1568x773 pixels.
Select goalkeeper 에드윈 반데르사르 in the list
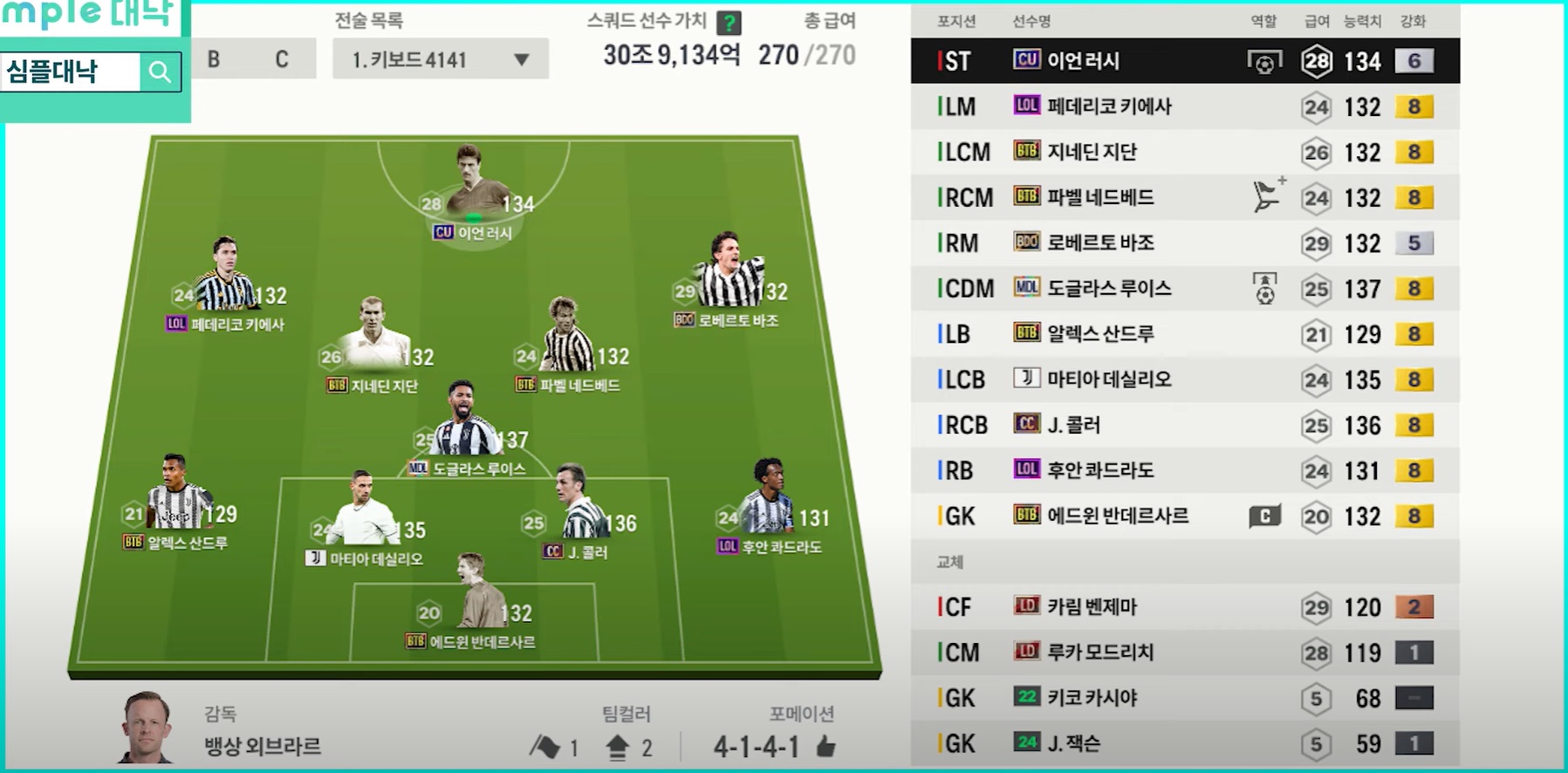[x=1184, y=516]
